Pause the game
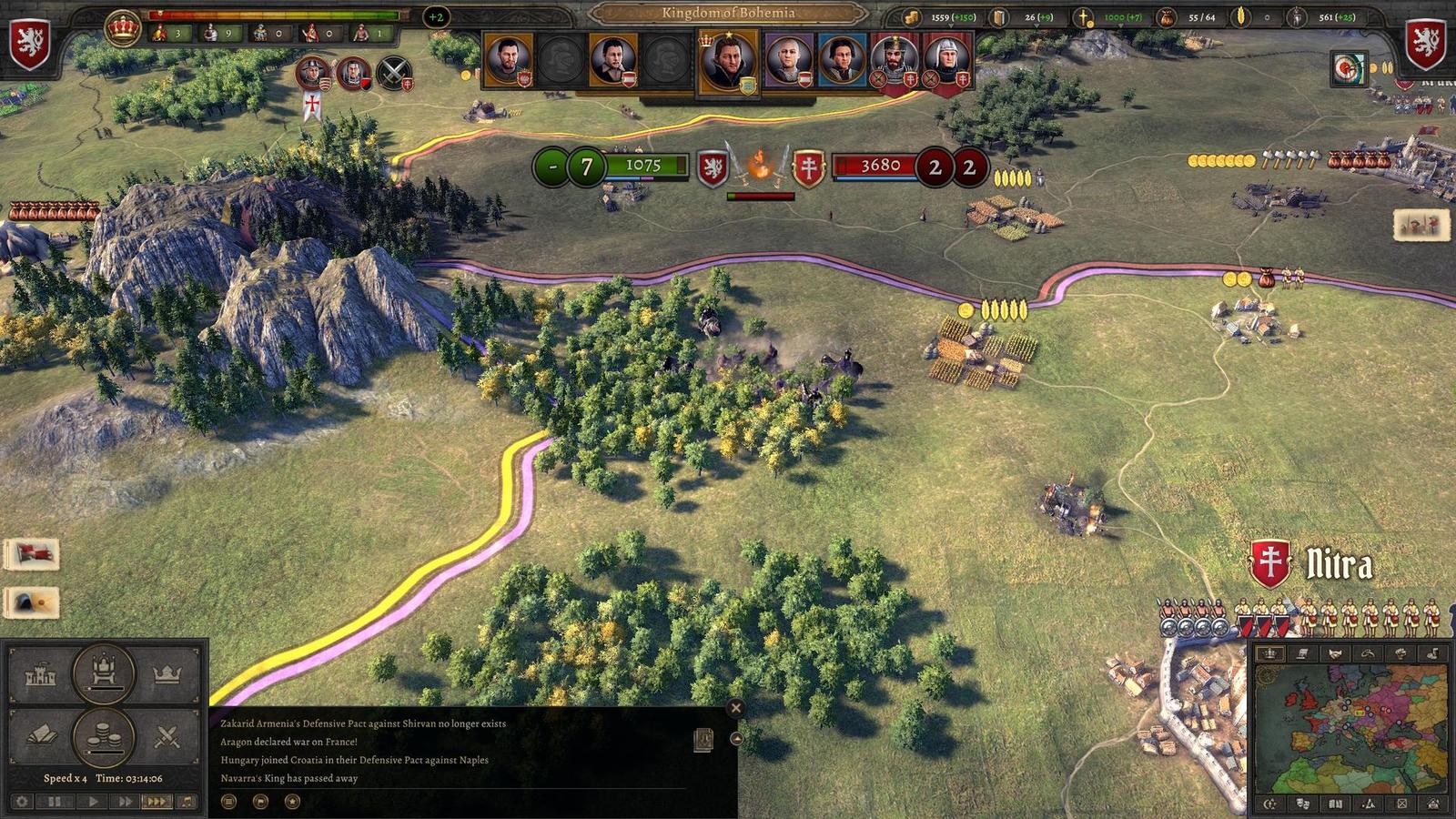The height and width of the screenshot is (819, 1456). (x=56, y=802)
